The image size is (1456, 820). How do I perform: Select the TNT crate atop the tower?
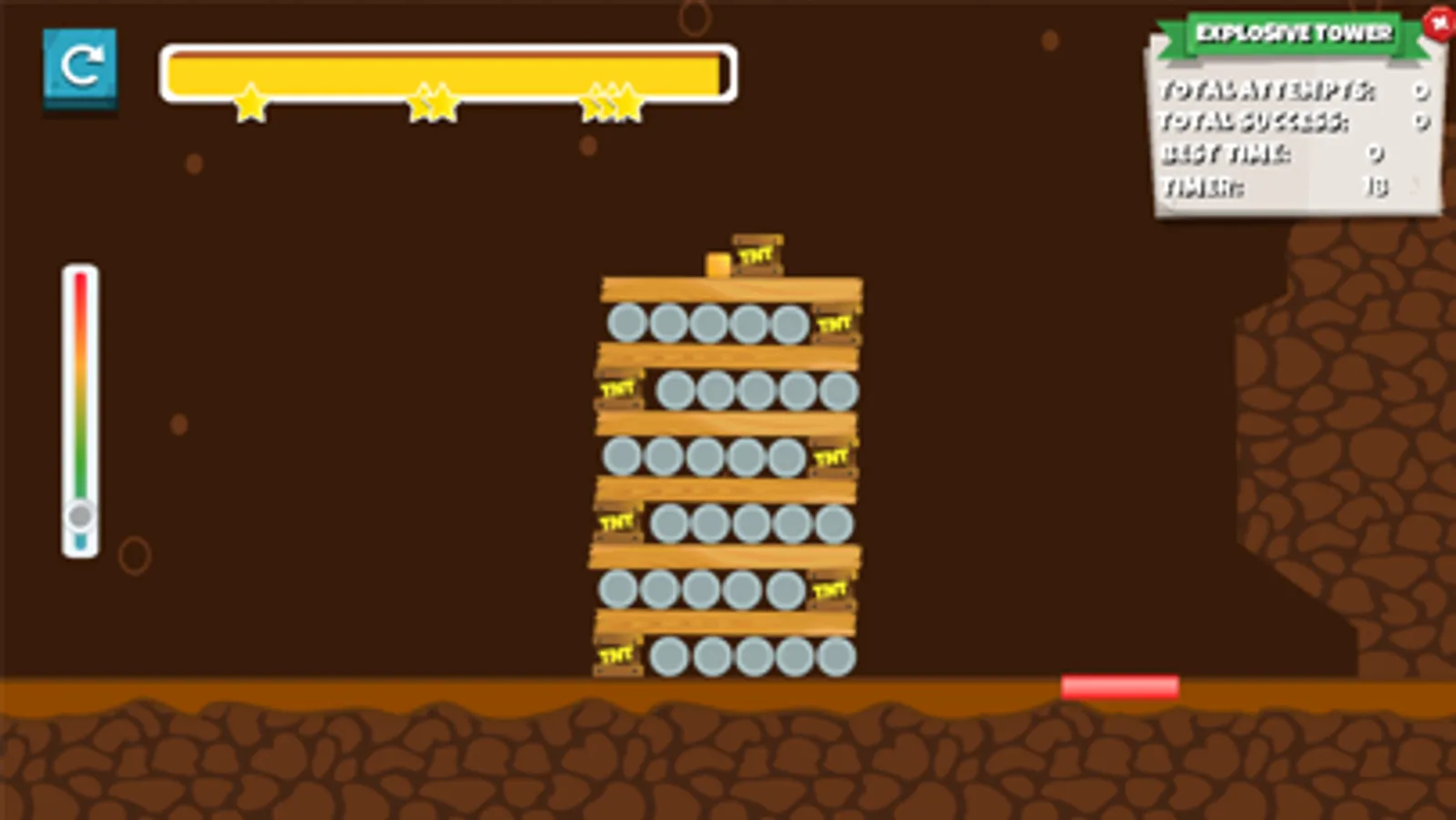(x=759, y=253)
